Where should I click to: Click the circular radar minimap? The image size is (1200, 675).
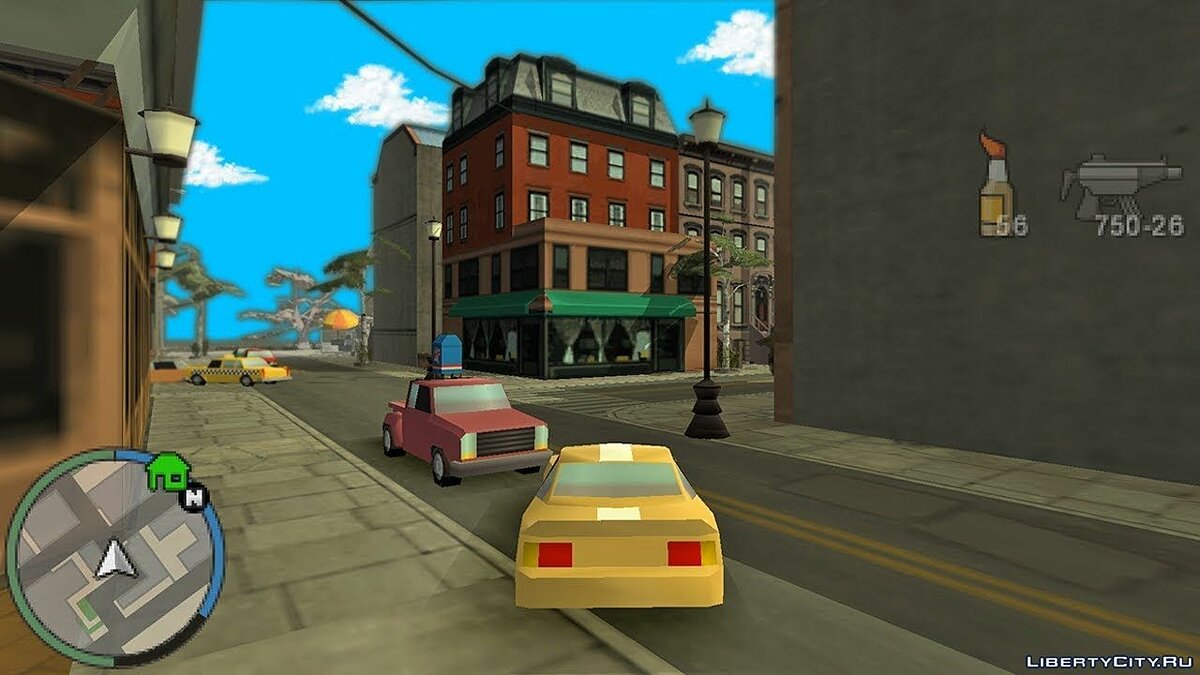coord(114,558)
